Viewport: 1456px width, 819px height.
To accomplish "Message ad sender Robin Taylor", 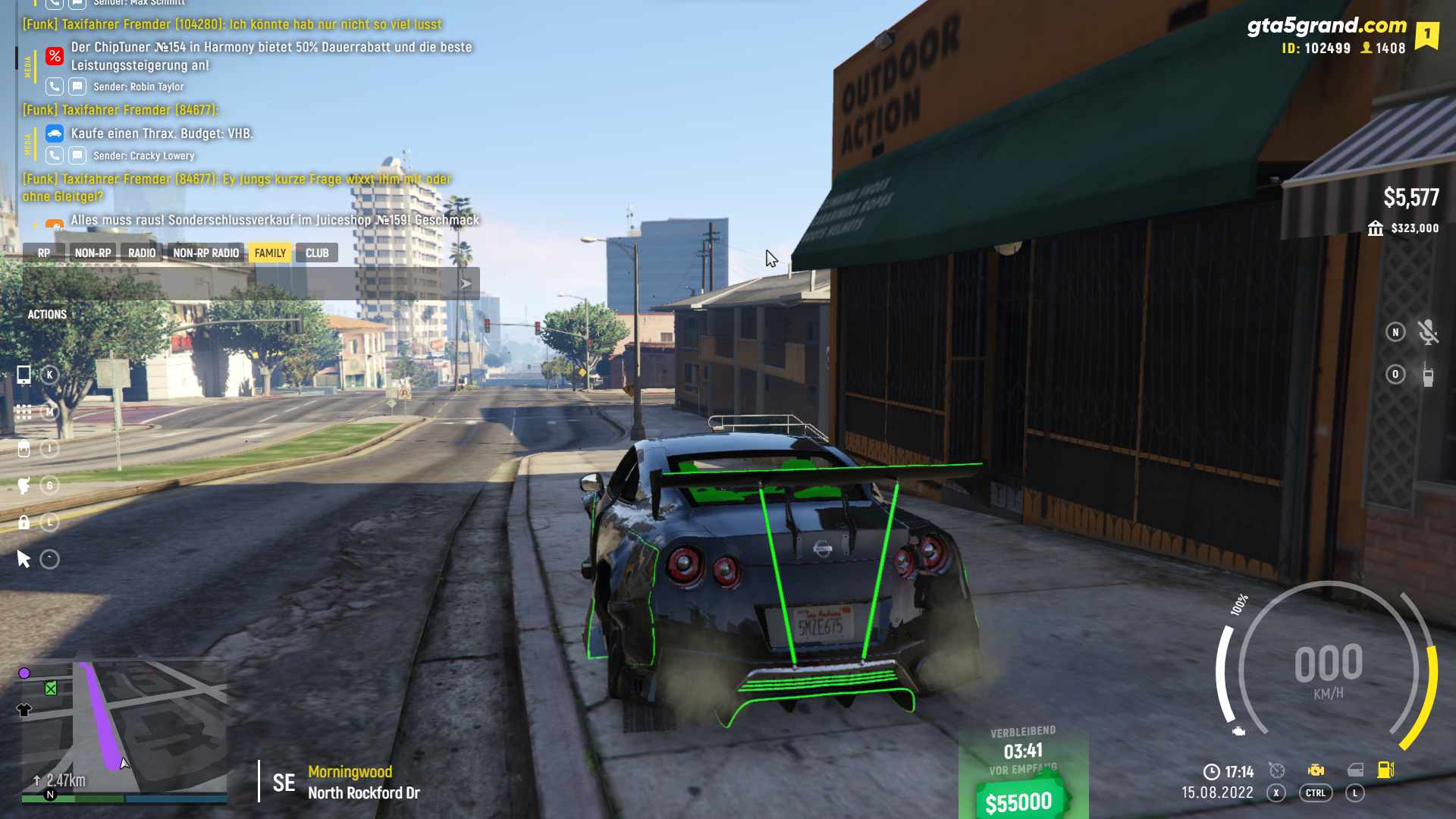I will click(77, 86).
